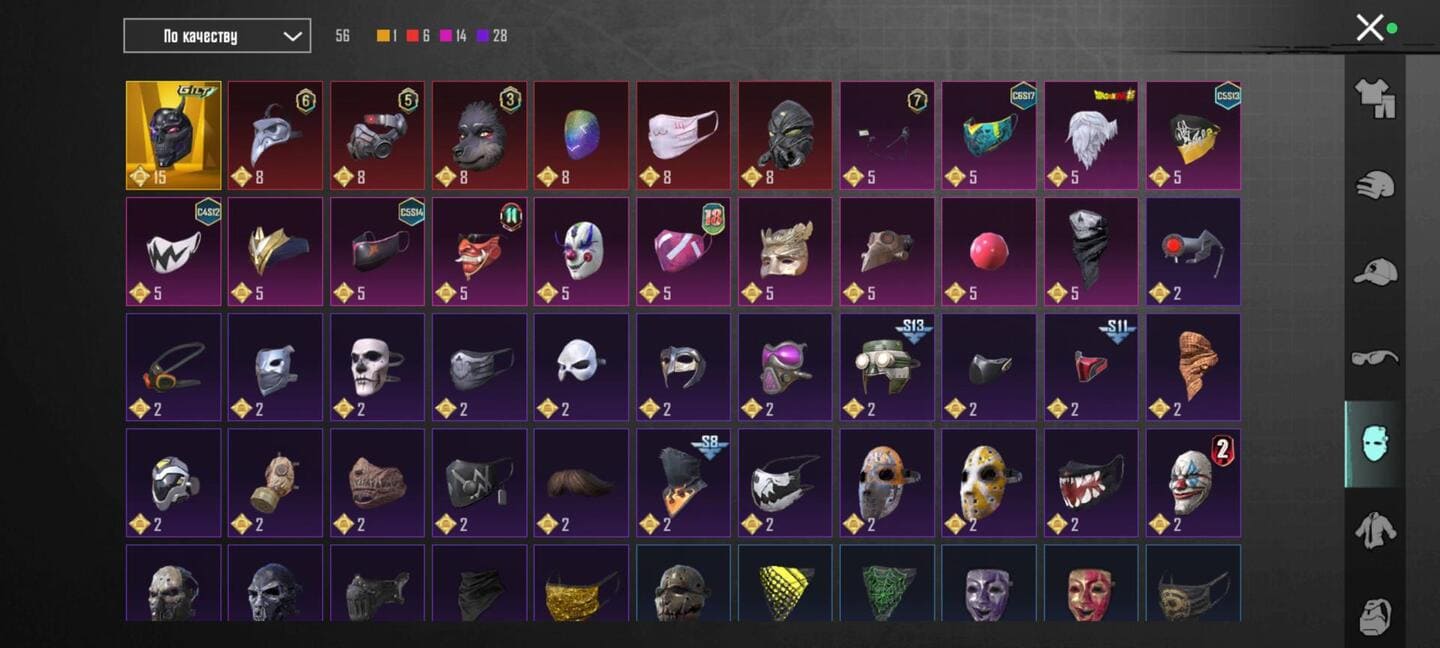Image resolution: width=1440 pixels, height=648 pixels.
Task: Open the "По качеству" sort dropdown
Action: pos(216,36)
